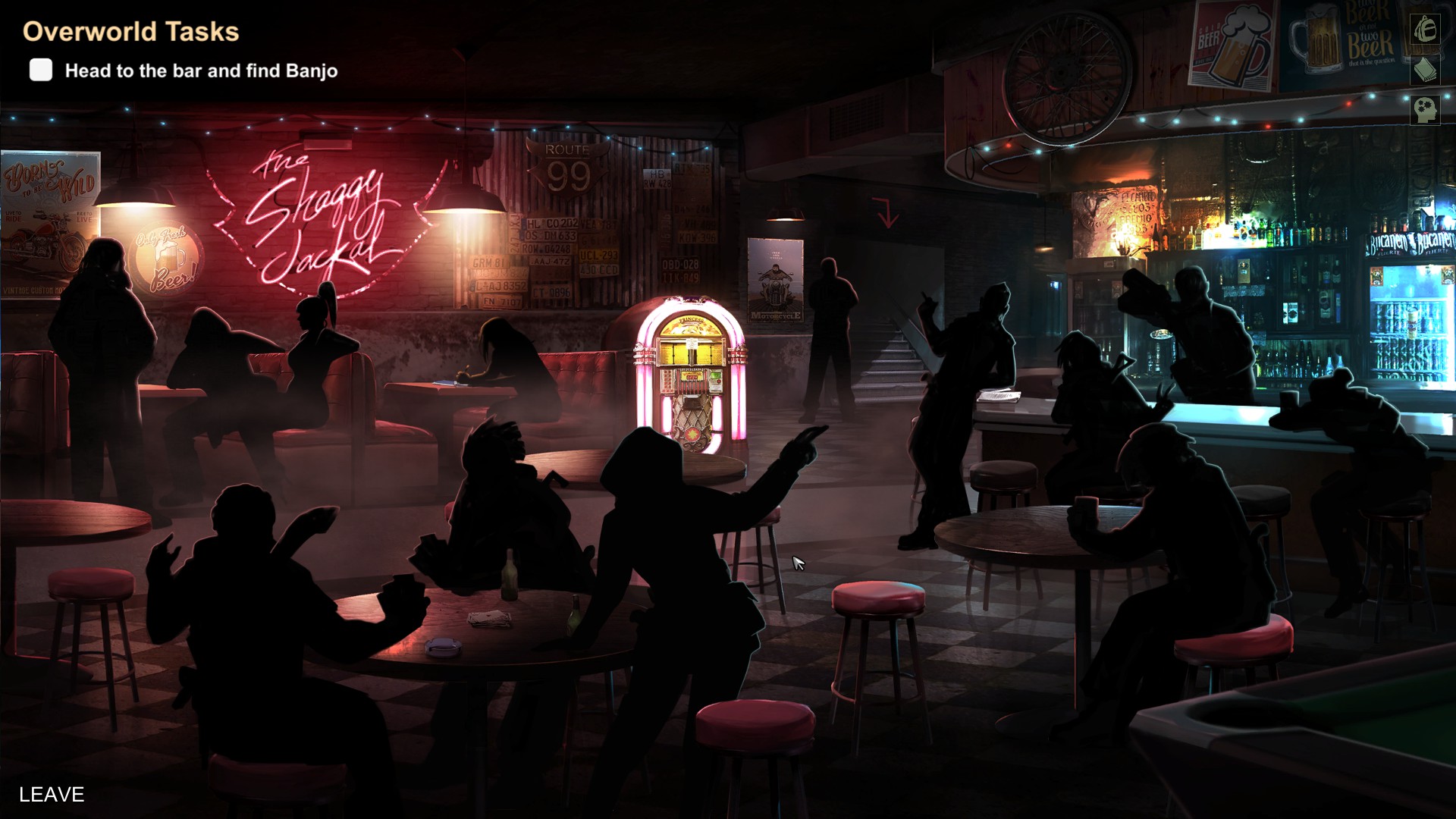Open the backpack inventory icon
Image resolution: width=1456 pixels, height=819 pixels.
coord(1425,30)
